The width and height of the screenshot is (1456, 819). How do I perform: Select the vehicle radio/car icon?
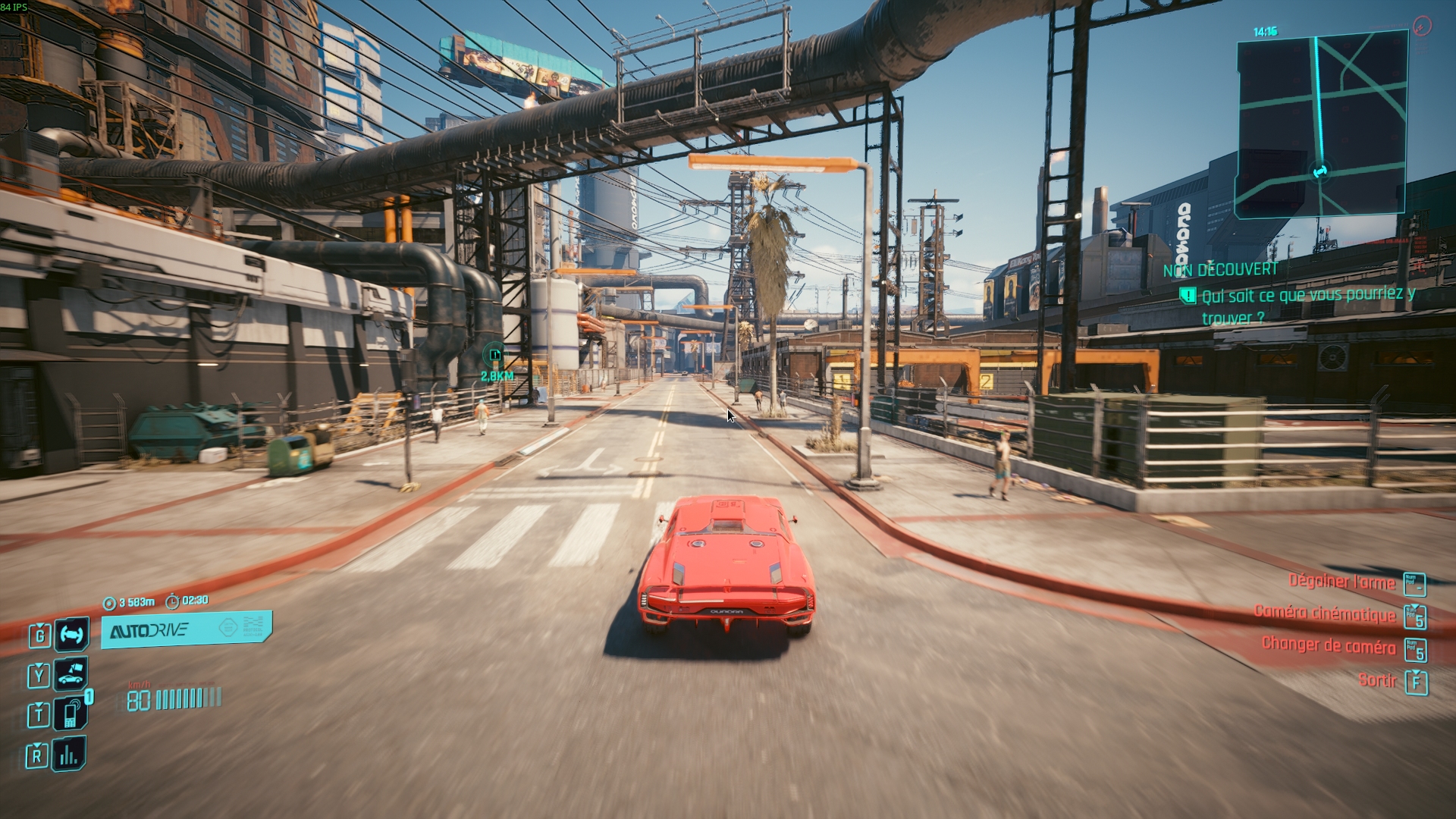pyautogui.click(x=71, y=673)
